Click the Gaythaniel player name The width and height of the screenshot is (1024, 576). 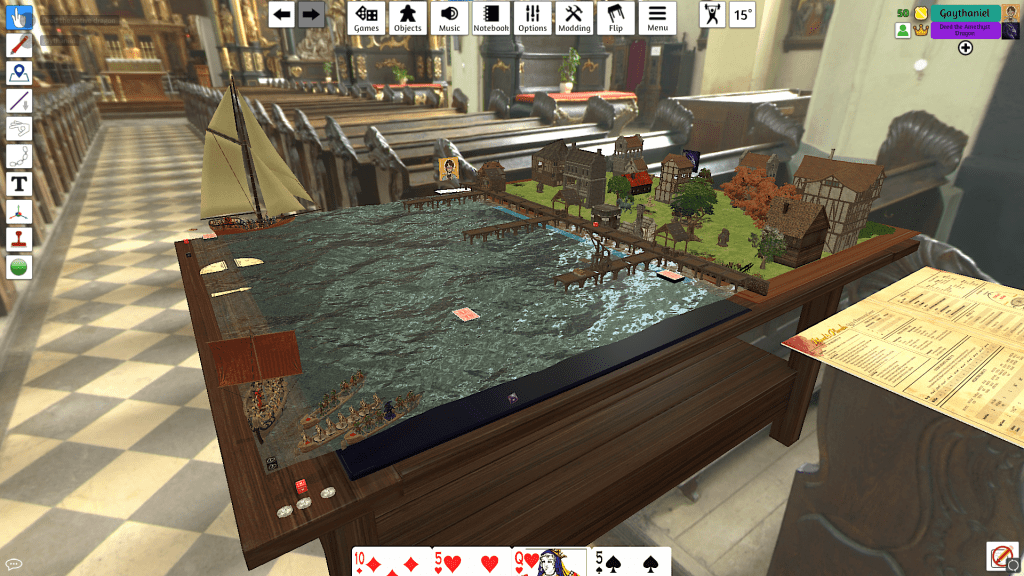coord(964,13)
